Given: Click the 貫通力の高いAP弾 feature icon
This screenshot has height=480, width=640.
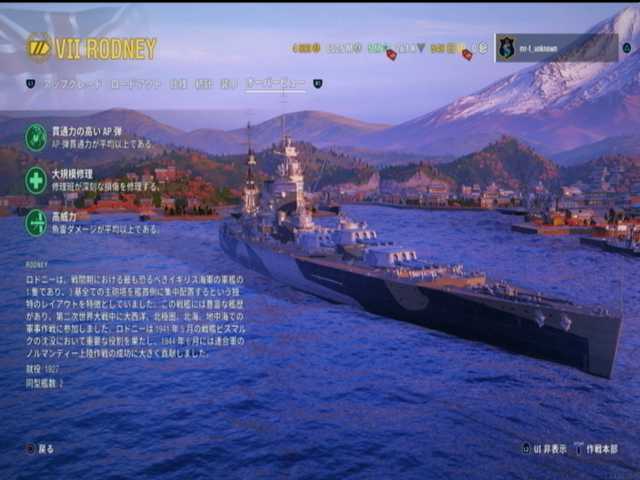Looking at the screenshot, I should point(36,137).
